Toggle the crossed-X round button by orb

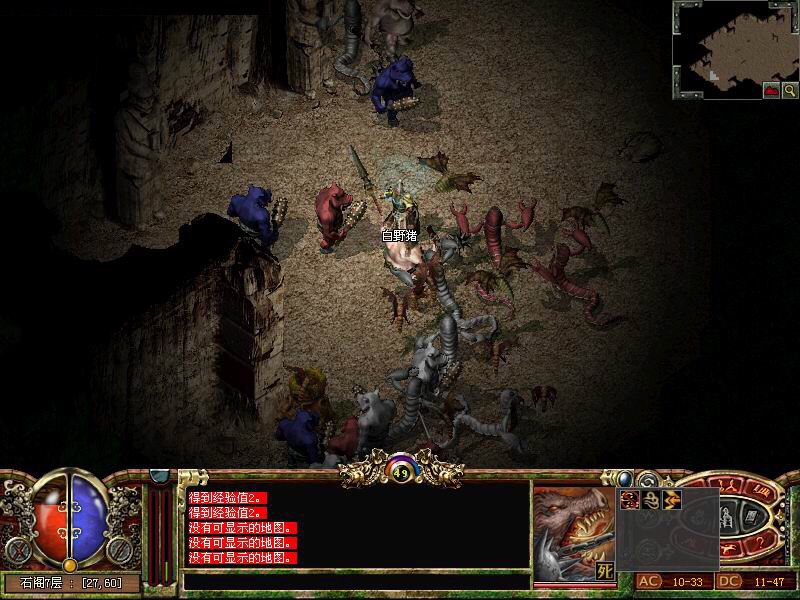point(16,549)
